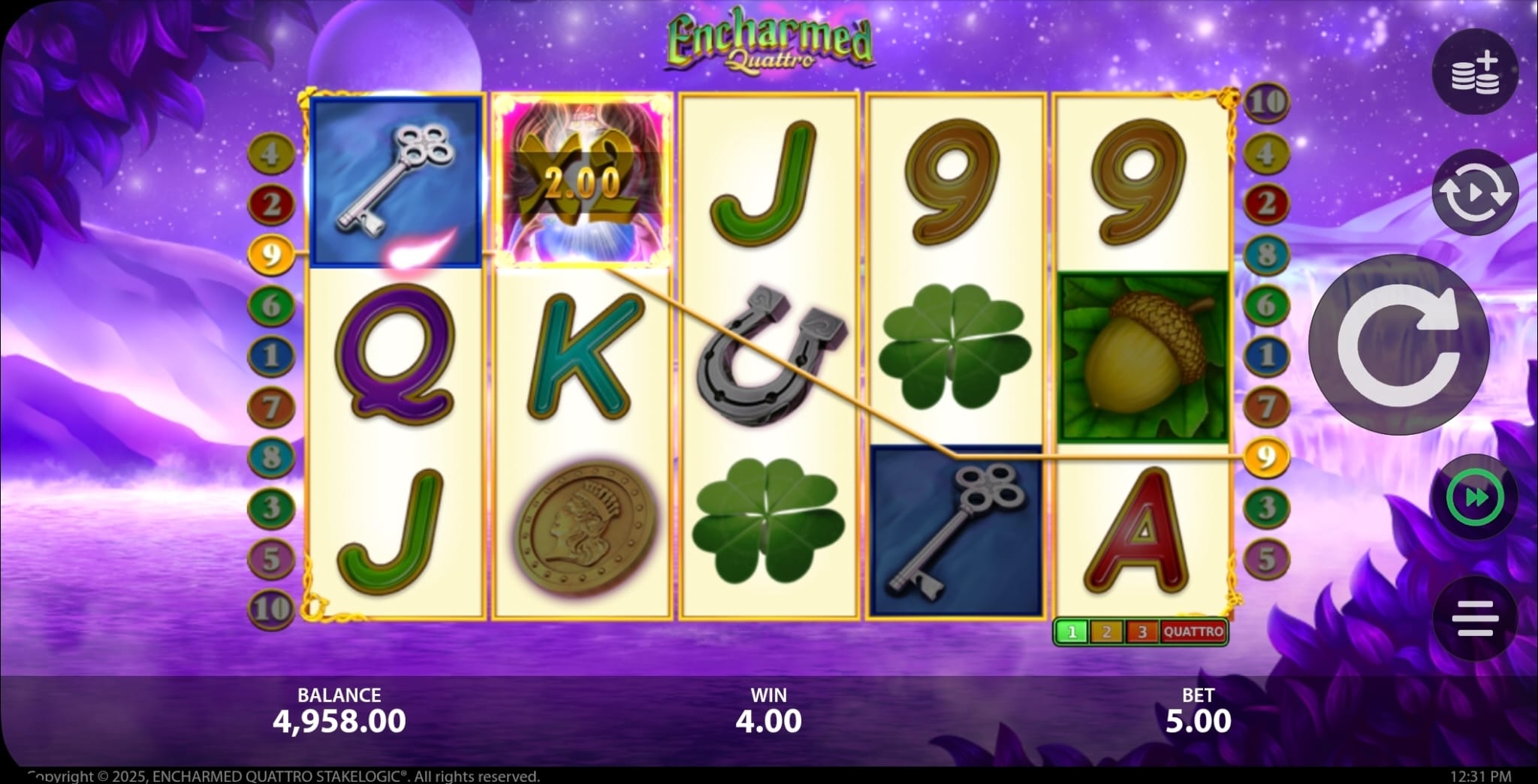Open the hamburger menu
This screenshot has width=1538, height=784.
(x=1475, y=618)
